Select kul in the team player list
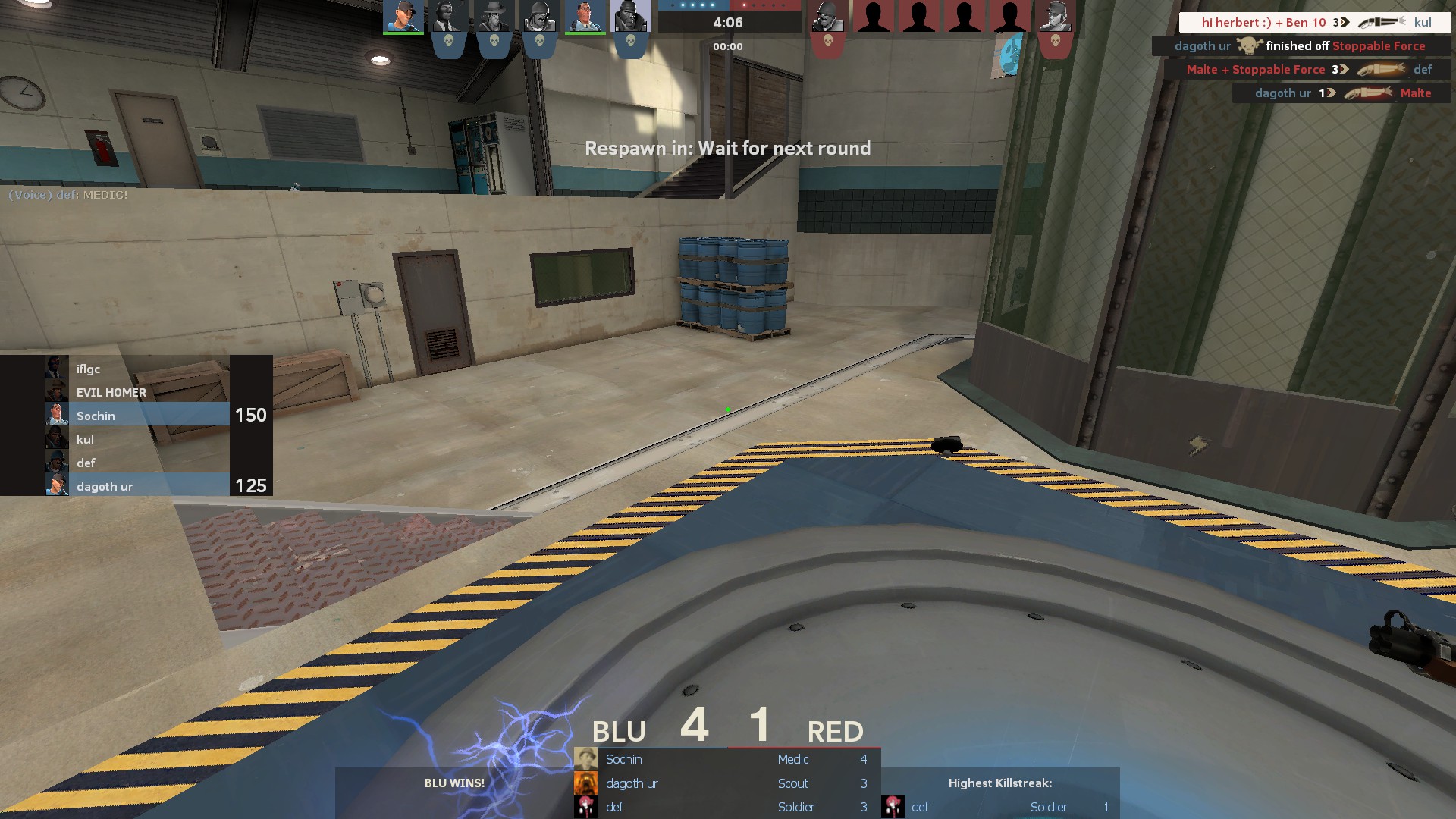The height and width of the screenshot is (819, 1456). click(x=136, y=439)
